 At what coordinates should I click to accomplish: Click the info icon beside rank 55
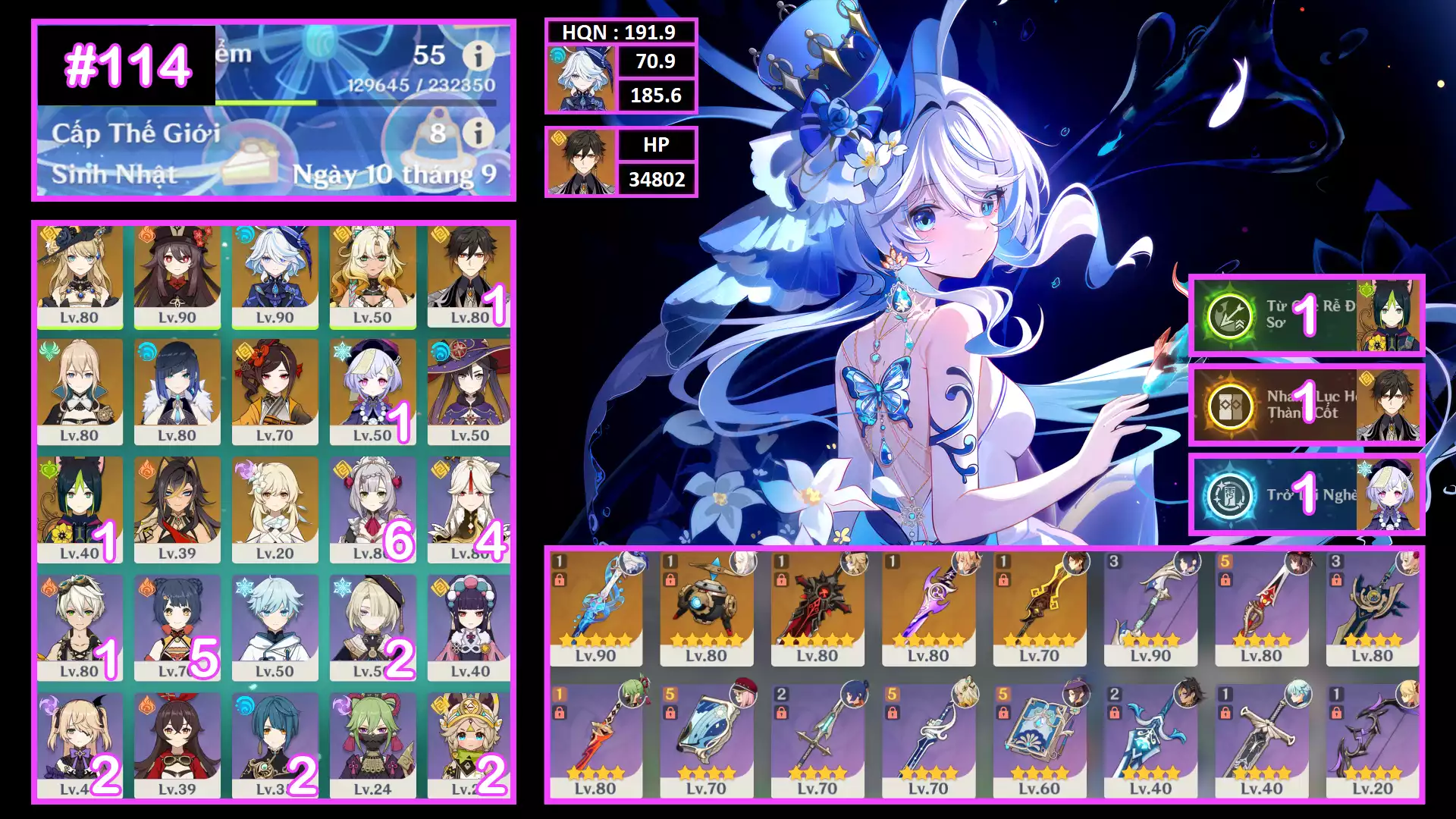(x=479, y=55)
